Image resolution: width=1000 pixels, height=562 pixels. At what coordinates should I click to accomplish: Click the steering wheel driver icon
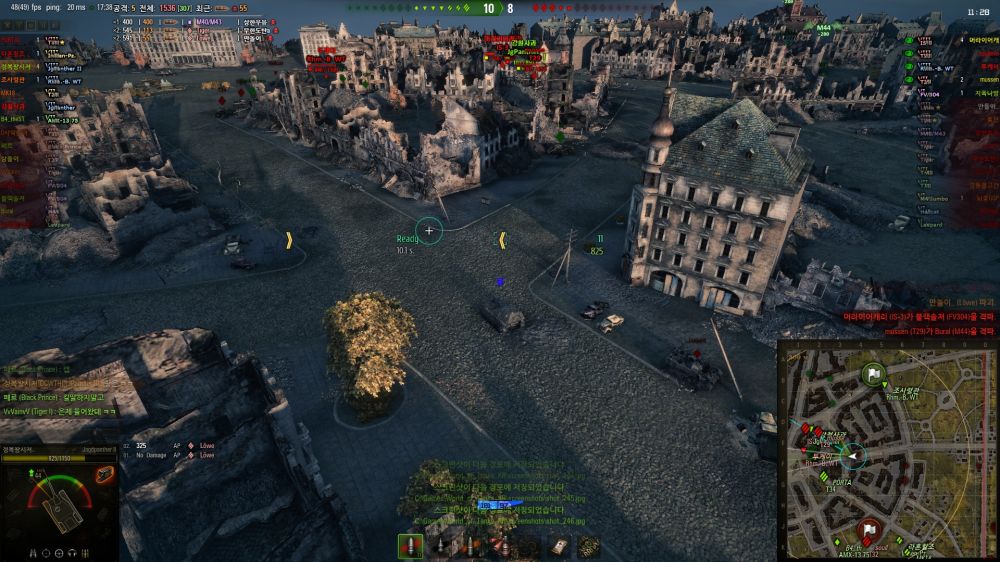[59, 552]
